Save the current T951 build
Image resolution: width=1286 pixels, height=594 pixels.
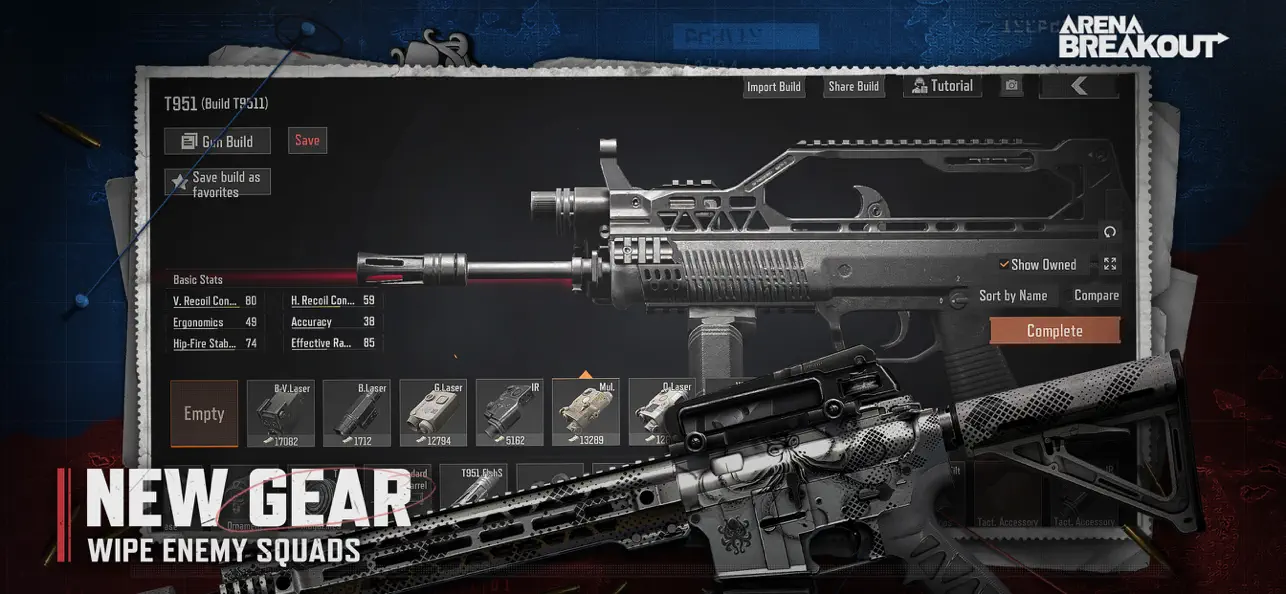coord(307,140)
